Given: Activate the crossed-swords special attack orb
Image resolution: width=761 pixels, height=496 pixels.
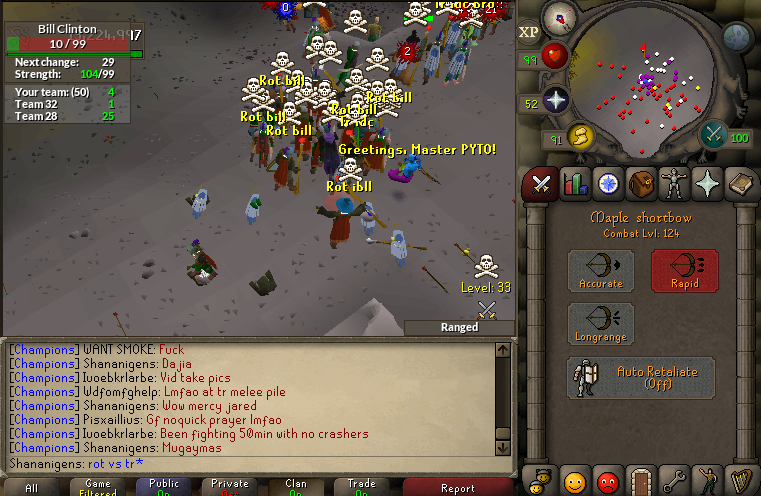Looking at the screenshot, I should 713,134.
